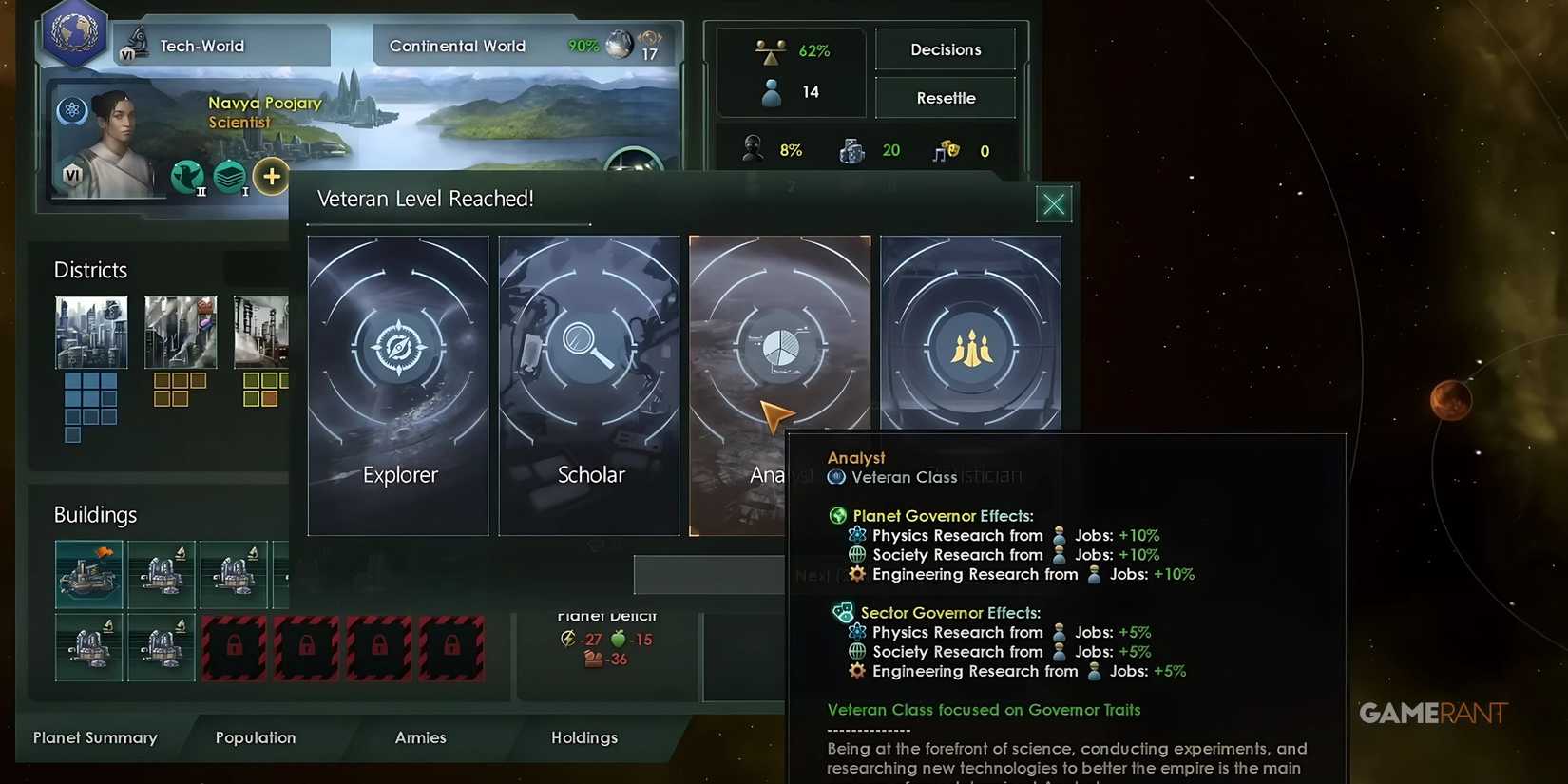
Task: Click a locked building slot in the Buildings panel
Action: tap(235, 647)
